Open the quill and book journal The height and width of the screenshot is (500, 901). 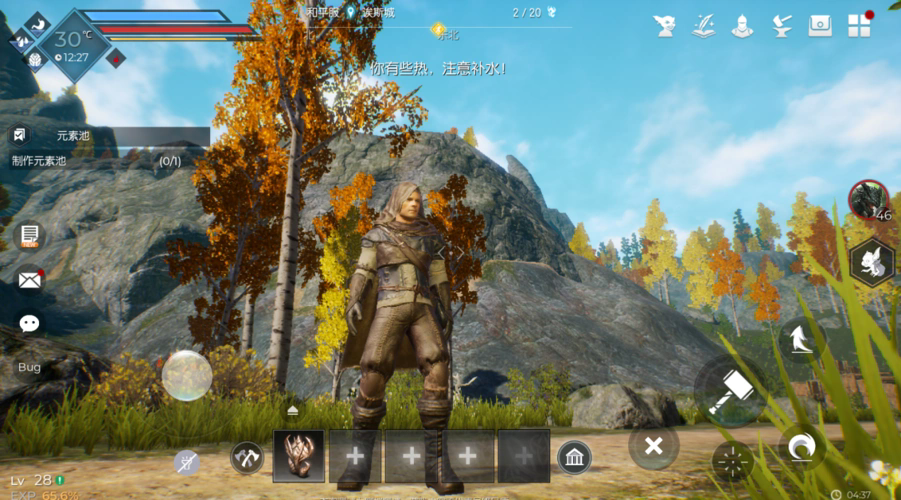tap(703, 26)
